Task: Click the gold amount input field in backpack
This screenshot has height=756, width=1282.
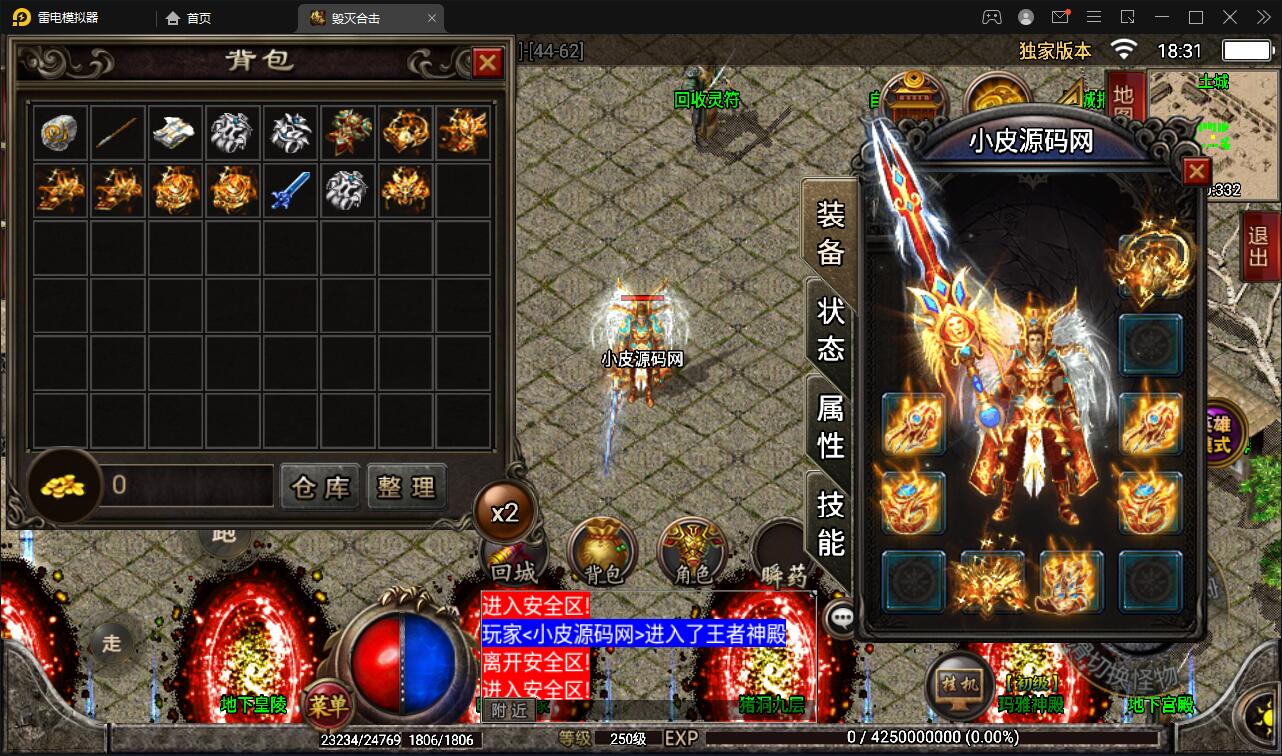Action: coord(185,487)
